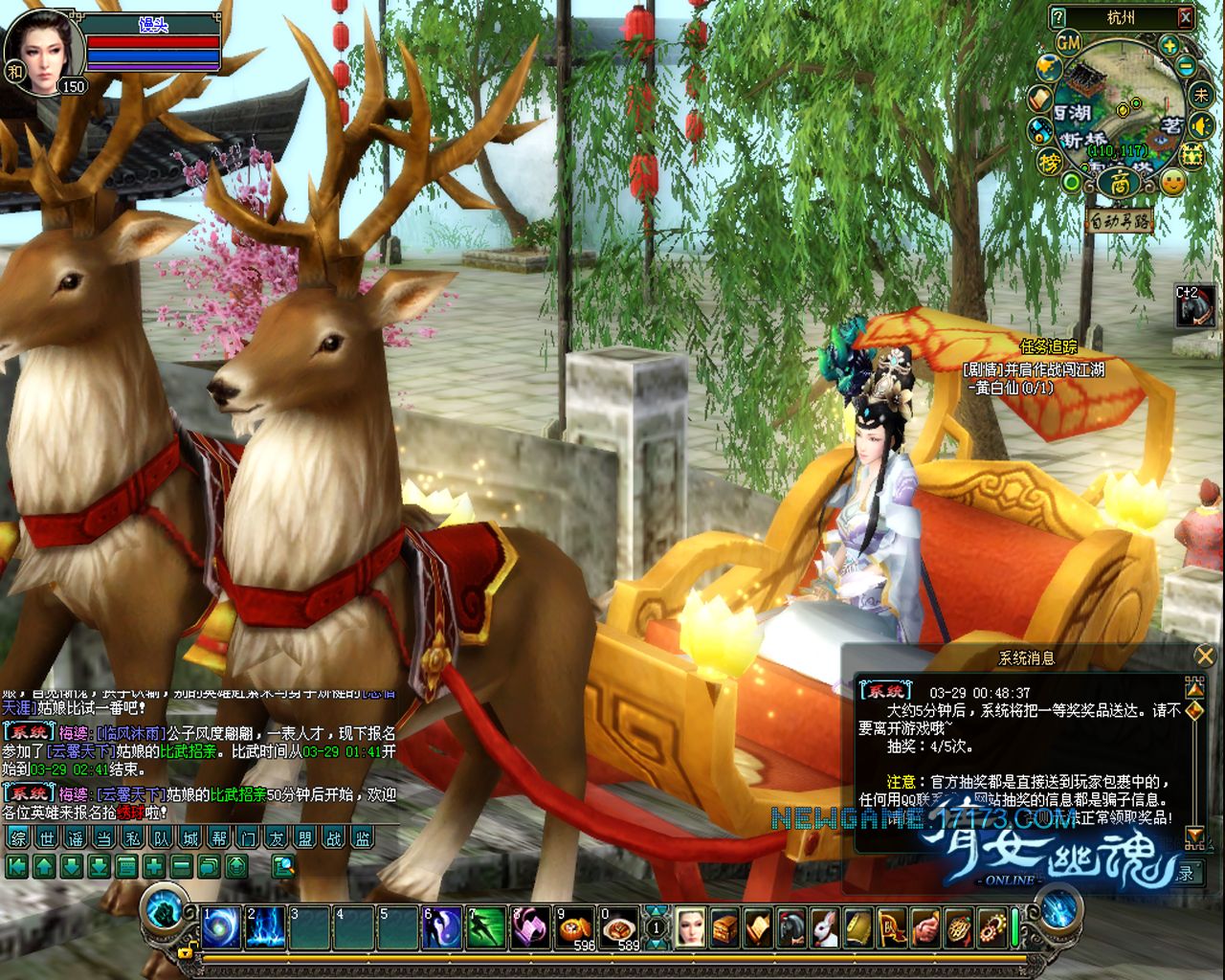1225x980 pixels.
Task: Open the chat search magnifier button
Action: point(283,867)
